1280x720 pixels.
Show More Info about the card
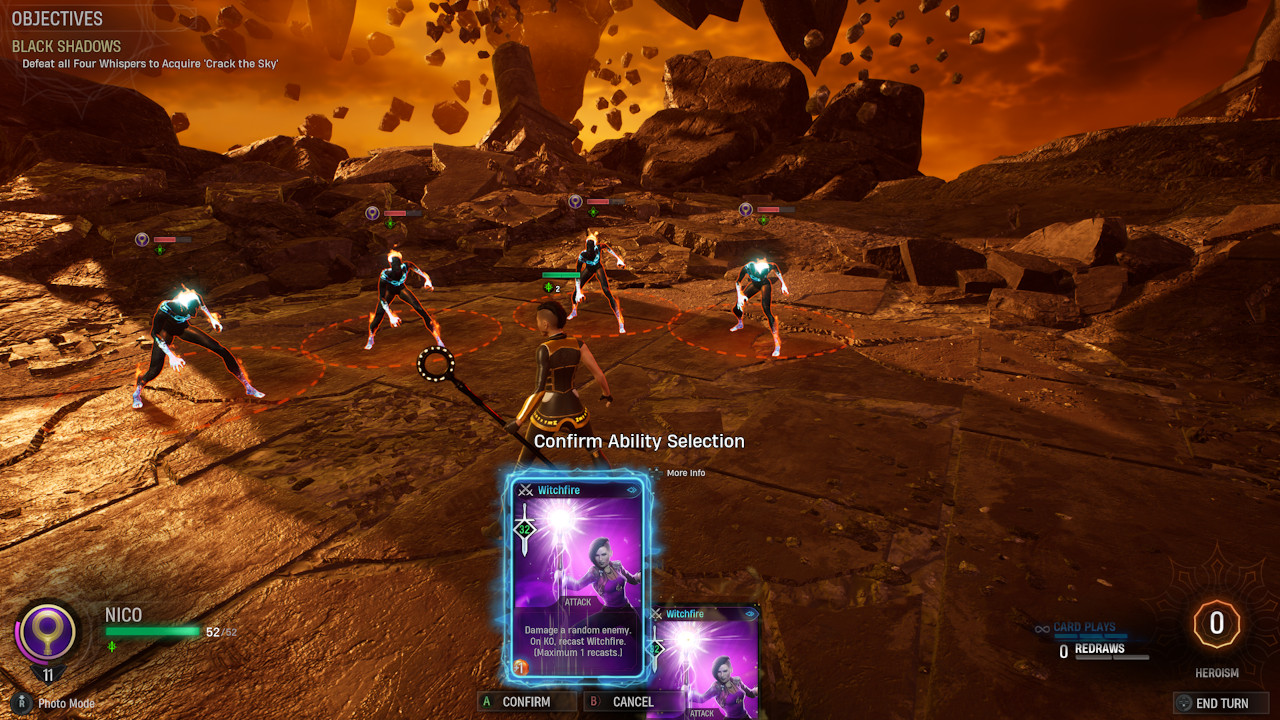[x=685, y=473]
